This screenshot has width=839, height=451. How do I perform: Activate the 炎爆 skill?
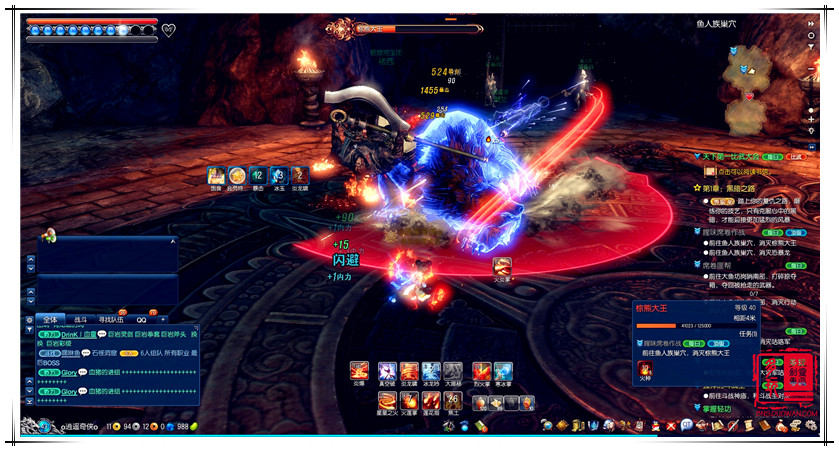coord(359,371)
